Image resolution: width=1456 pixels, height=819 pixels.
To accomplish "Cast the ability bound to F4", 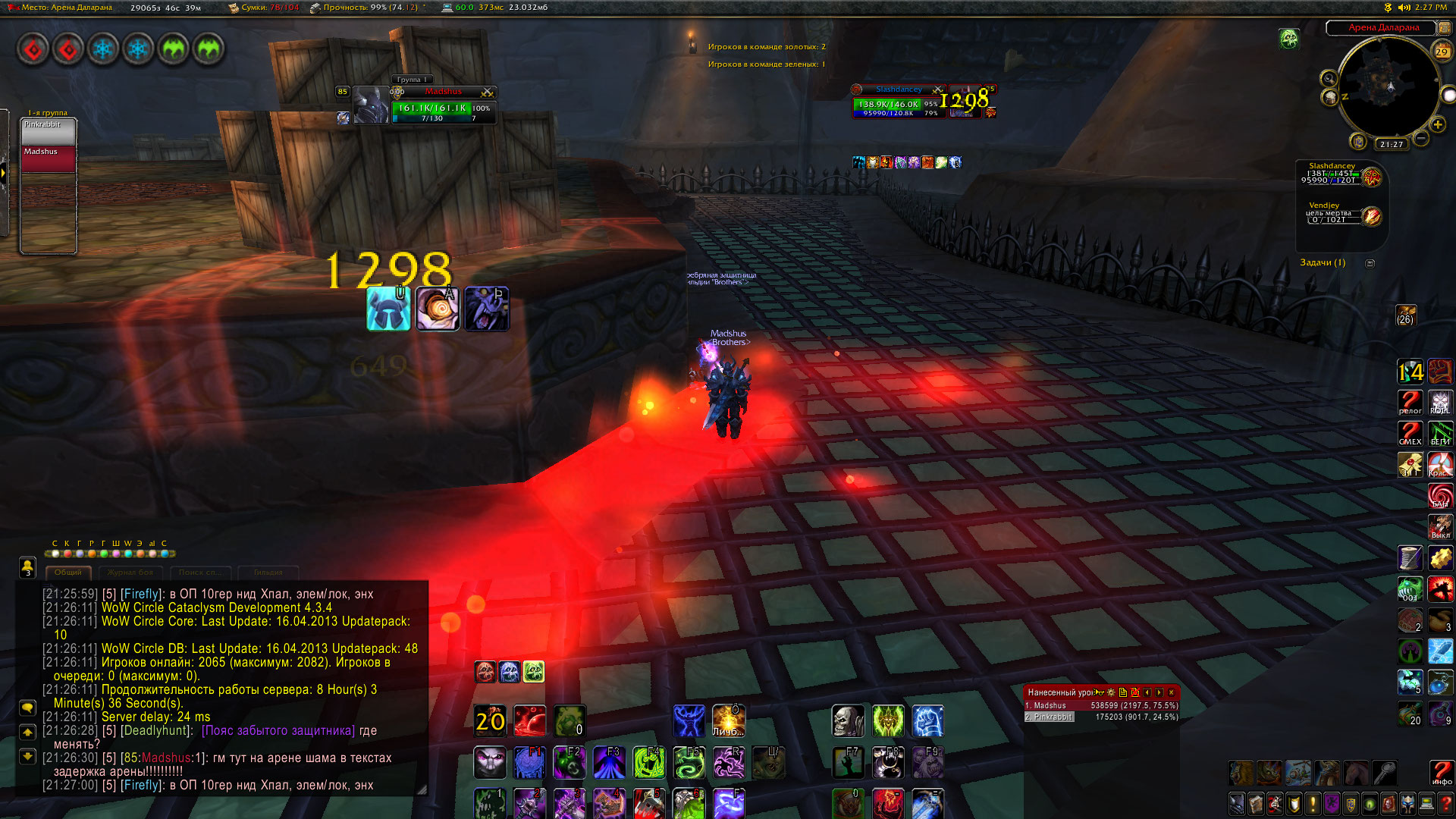I will 649,763.
